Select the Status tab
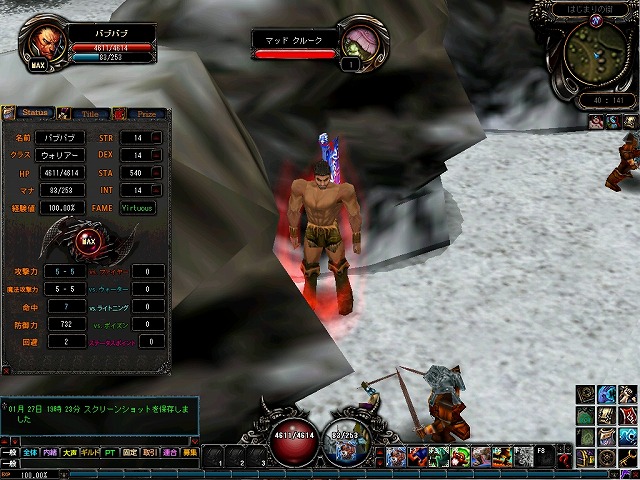Image resolution: width=640 pixels, height=480 pixels. tap(34, 114)
